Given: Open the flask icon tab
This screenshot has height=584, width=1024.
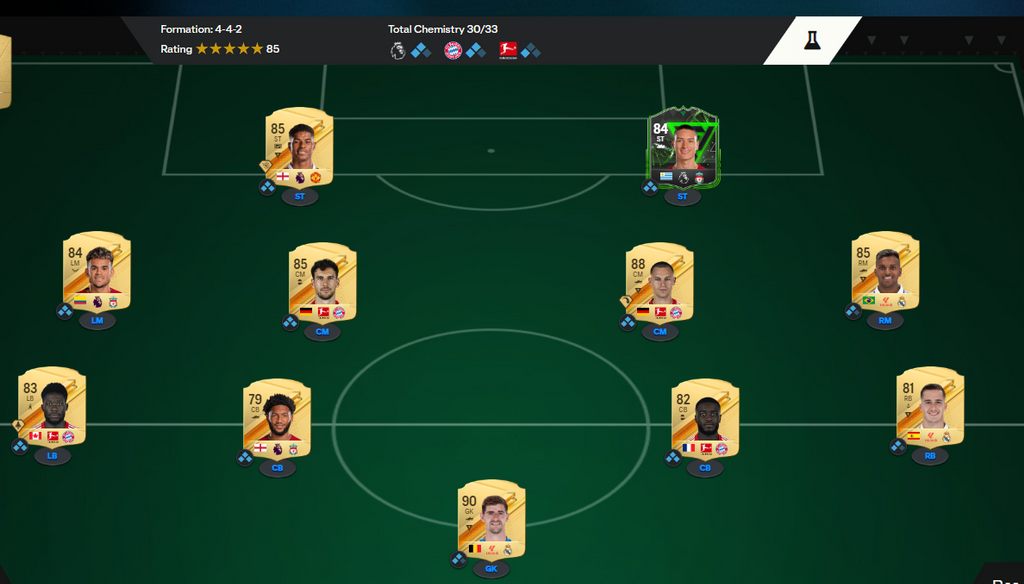Looking at the screenshot, I should tap(811, 40).
